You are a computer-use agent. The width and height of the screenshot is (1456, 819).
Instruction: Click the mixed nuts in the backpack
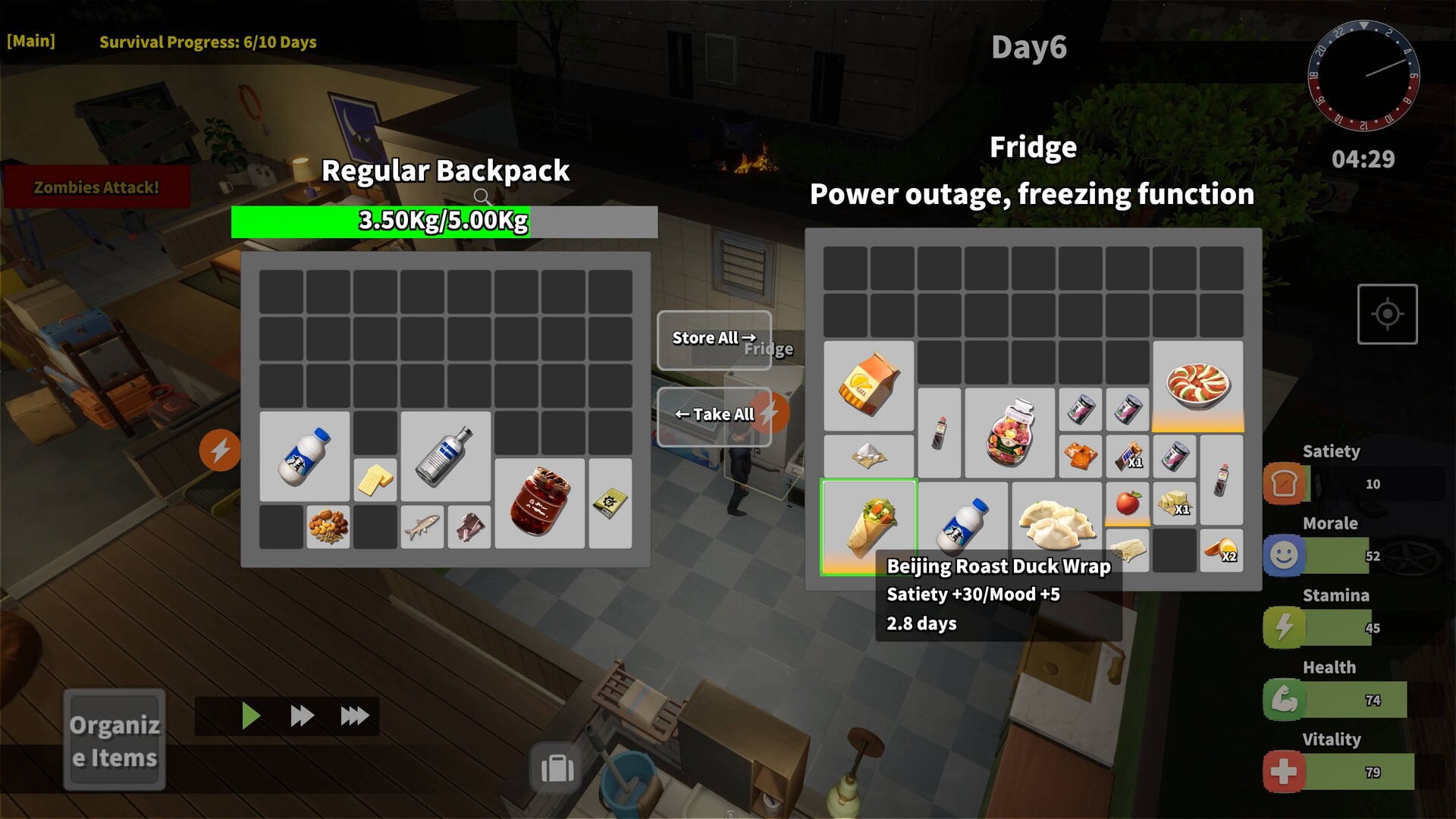coord(329,525)
